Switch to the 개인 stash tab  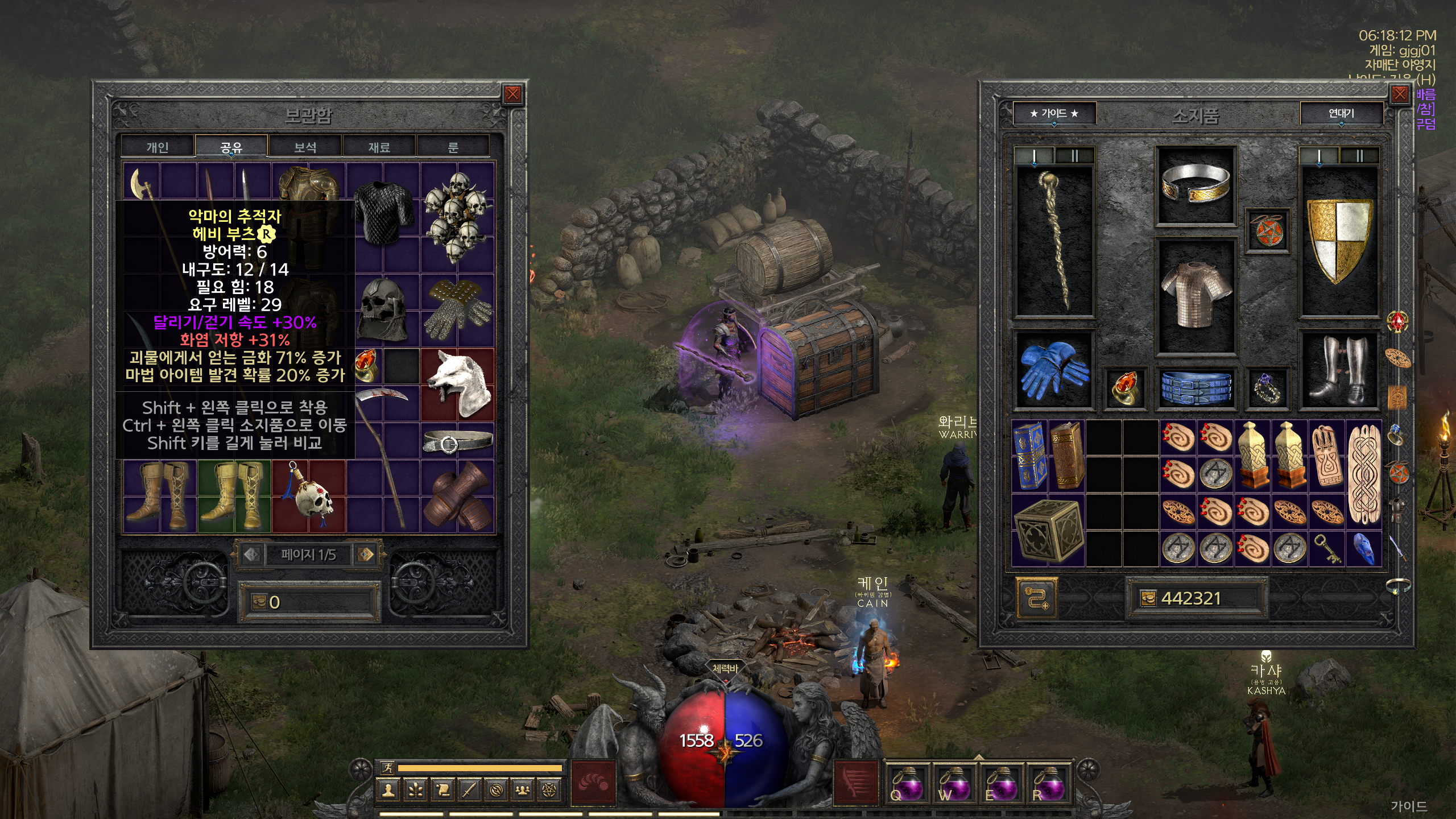[x=158, y=147]
